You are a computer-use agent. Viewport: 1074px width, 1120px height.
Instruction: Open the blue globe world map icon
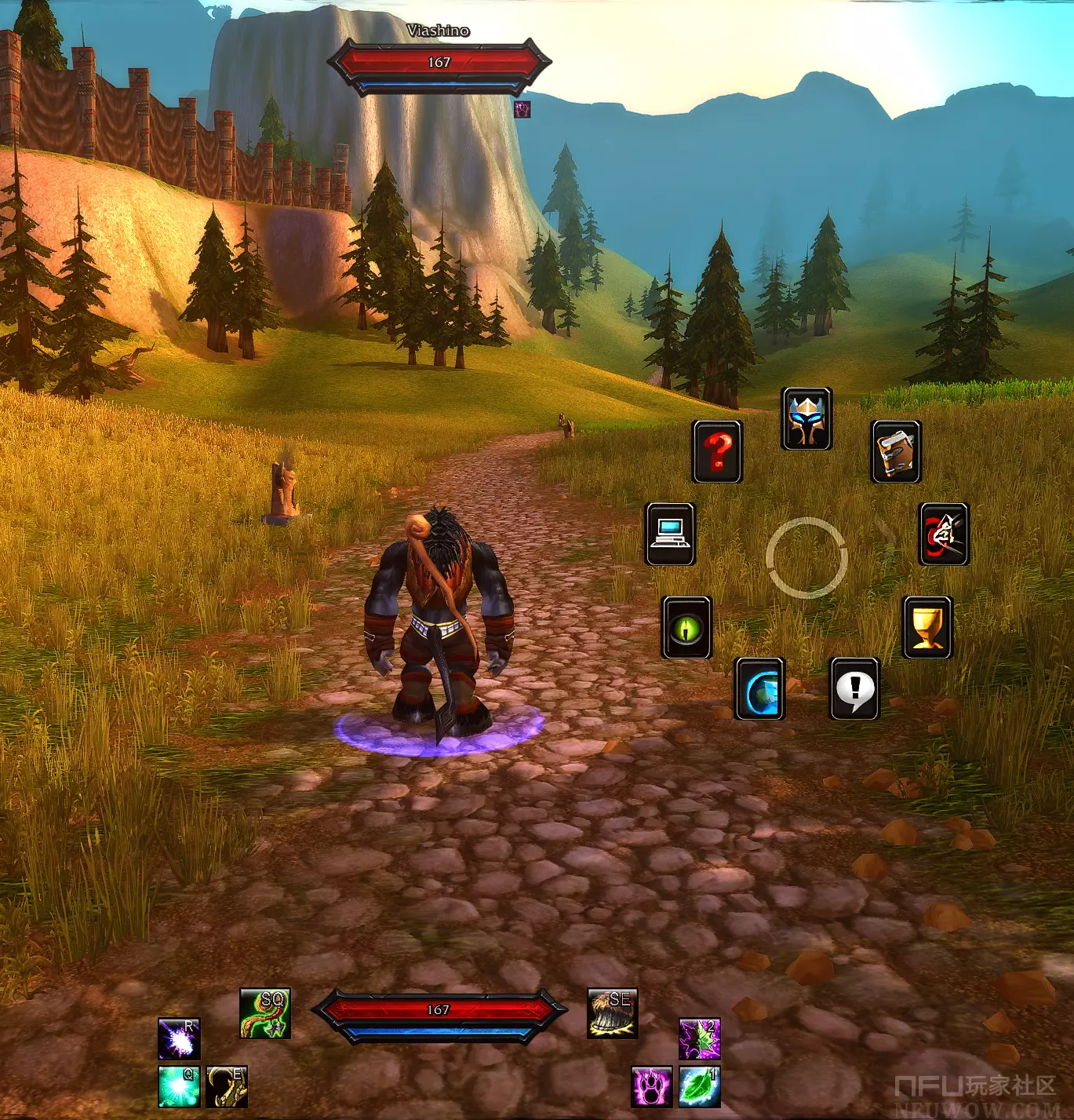[x=759, y=688]
